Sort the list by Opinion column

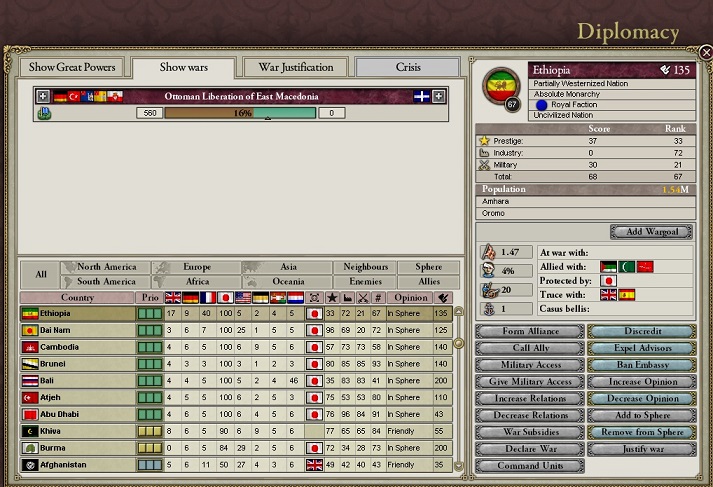click(408, 297)
